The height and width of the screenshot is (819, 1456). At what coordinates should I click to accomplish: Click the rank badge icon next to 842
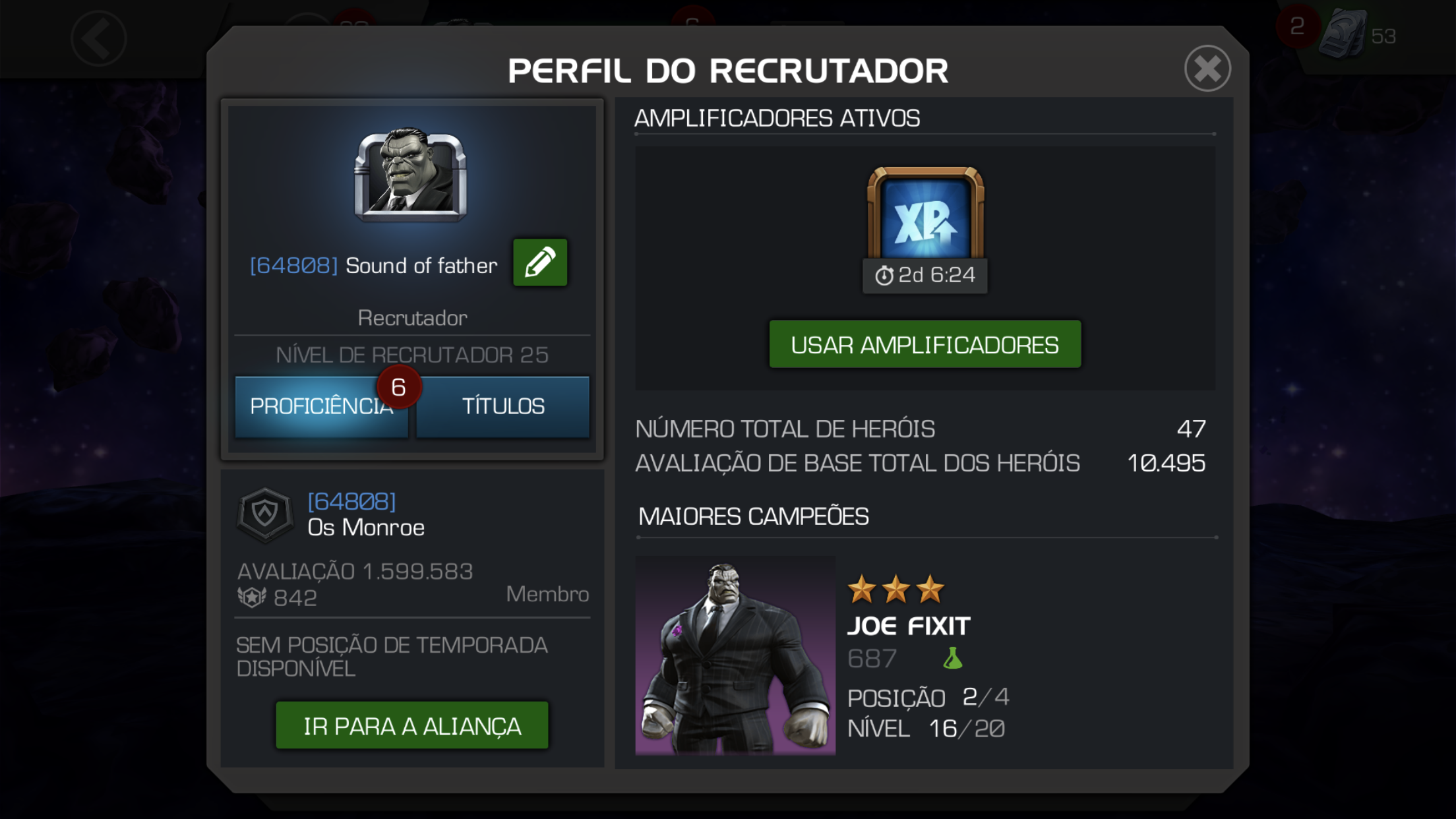point(253,595)
